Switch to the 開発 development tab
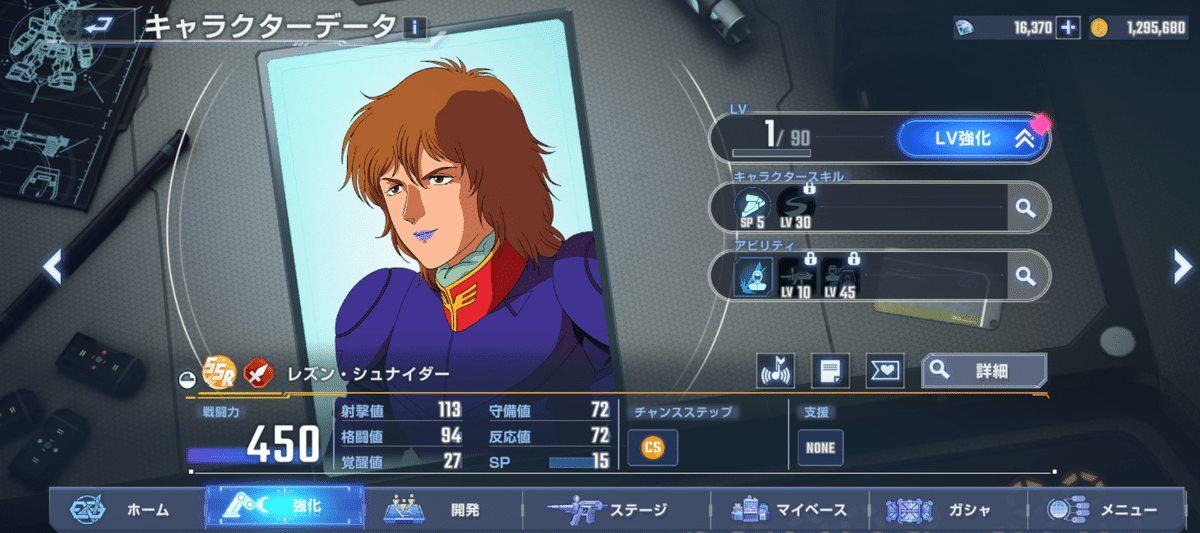 tap(440, 509)
